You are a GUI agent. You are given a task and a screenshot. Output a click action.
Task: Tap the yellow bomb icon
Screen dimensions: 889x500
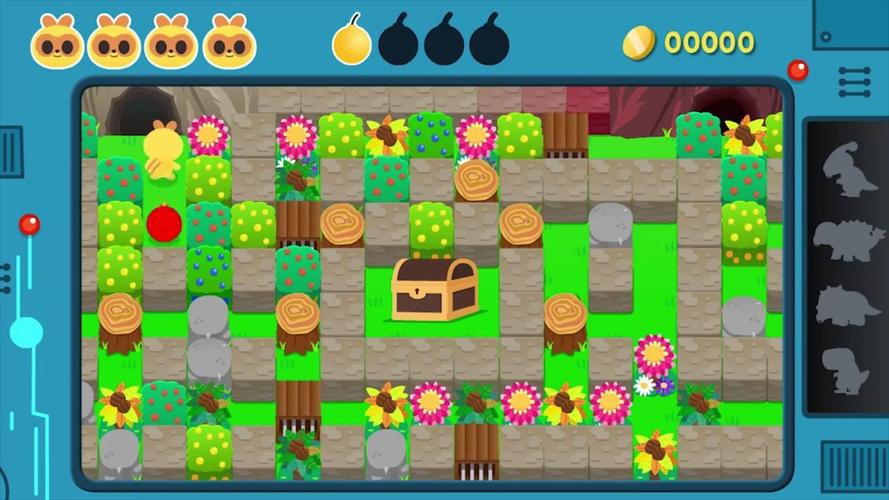click(351, 43)
